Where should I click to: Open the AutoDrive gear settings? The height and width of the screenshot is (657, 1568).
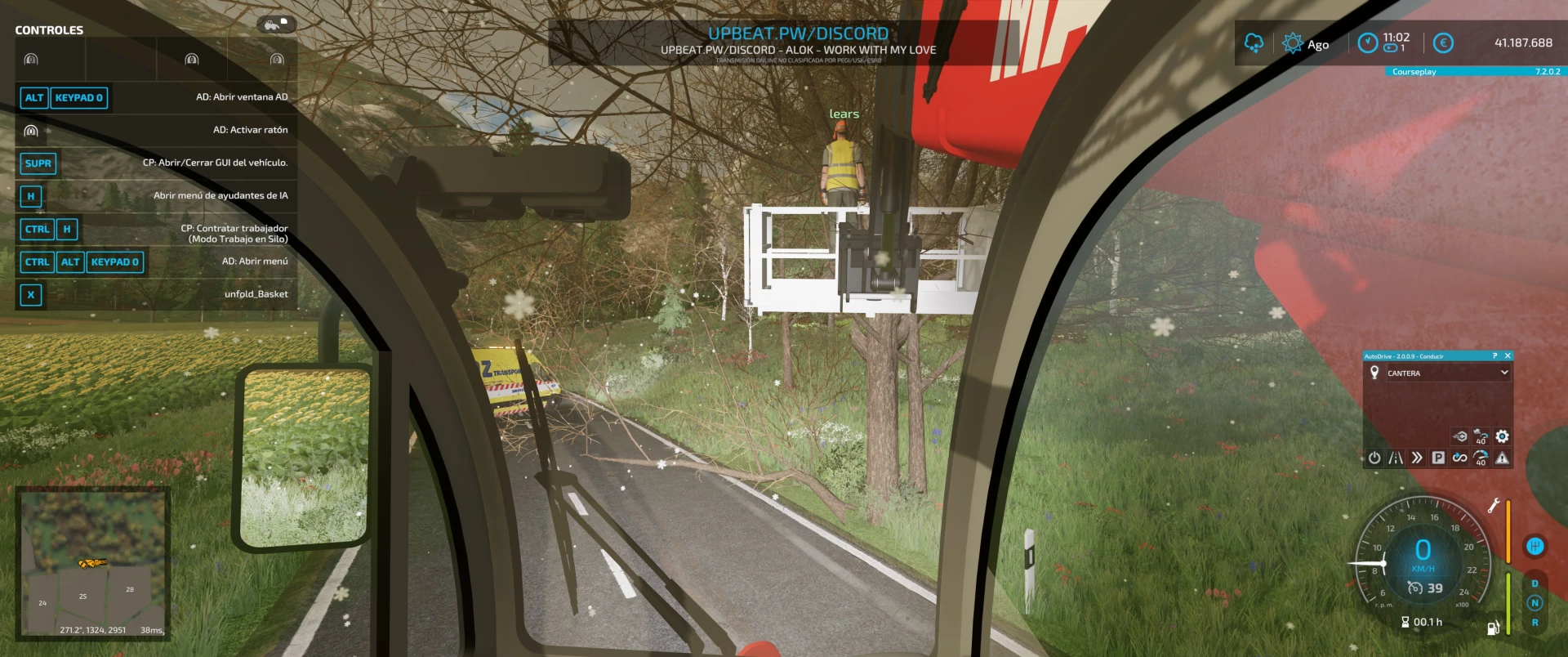(1502, 436)
